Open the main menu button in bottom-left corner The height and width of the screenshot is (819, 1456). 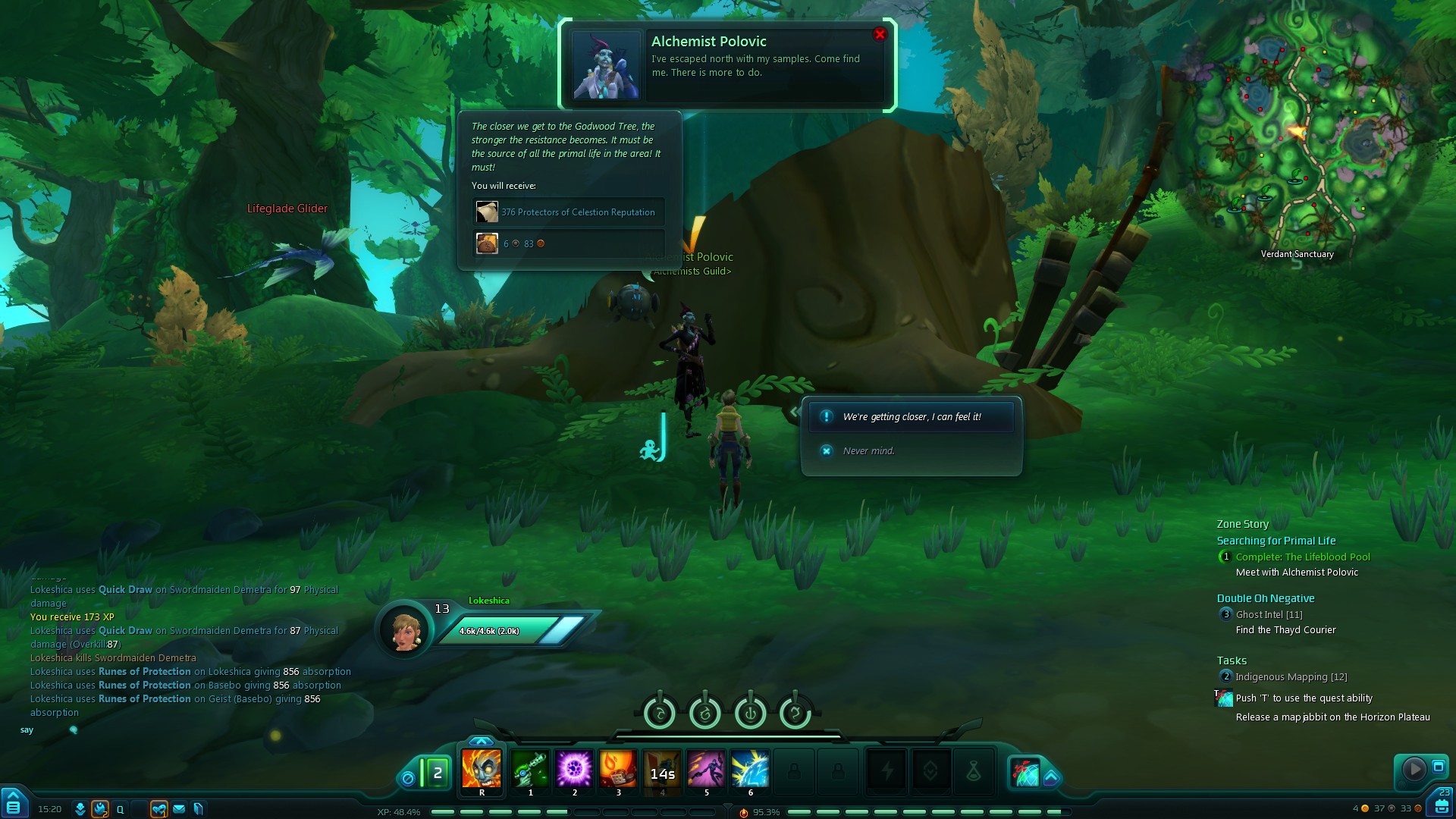(x=14, y=805)
